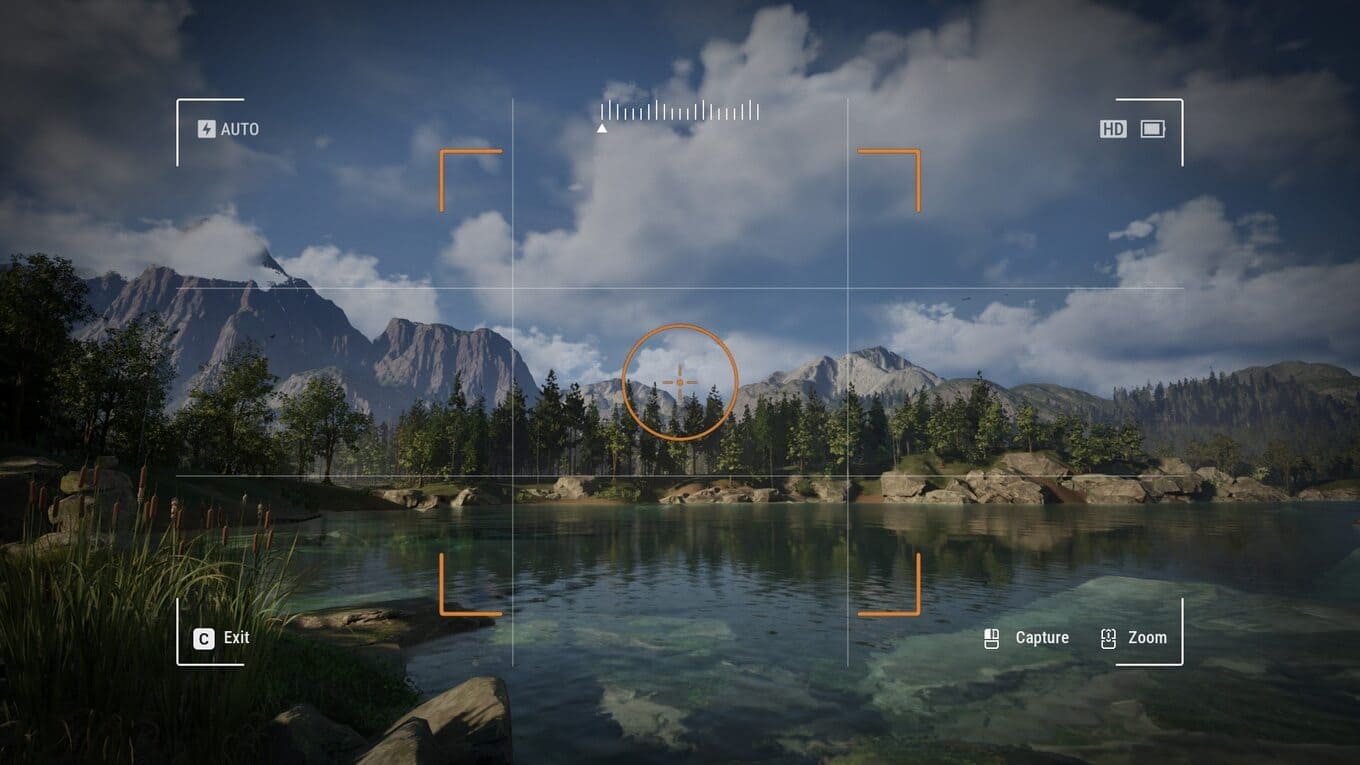
Task: Click the HD quality indicator
Action: pyautogui.click(x=1112, y=129)
